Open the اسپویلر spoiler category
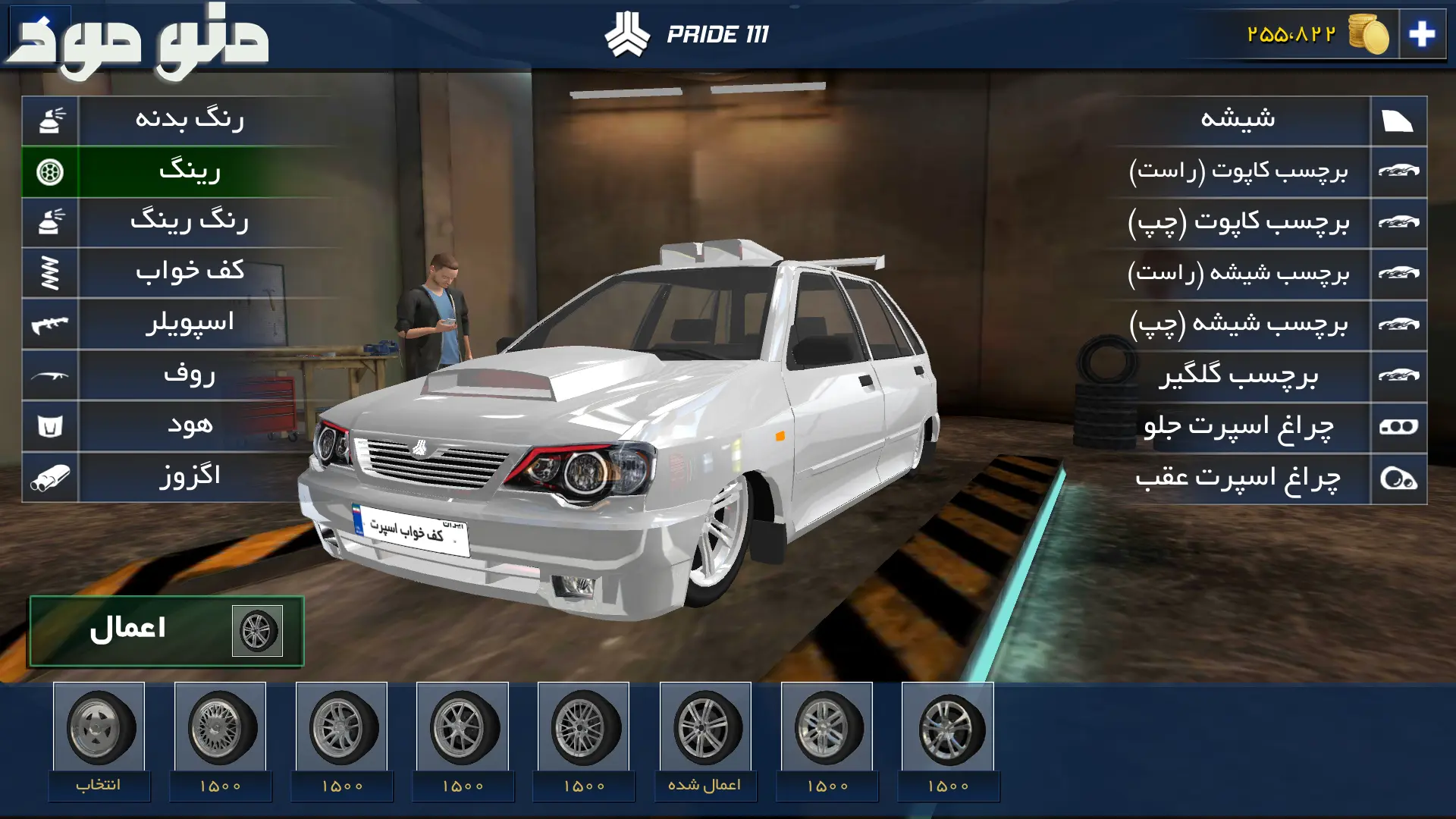 (x=190, y=324)
